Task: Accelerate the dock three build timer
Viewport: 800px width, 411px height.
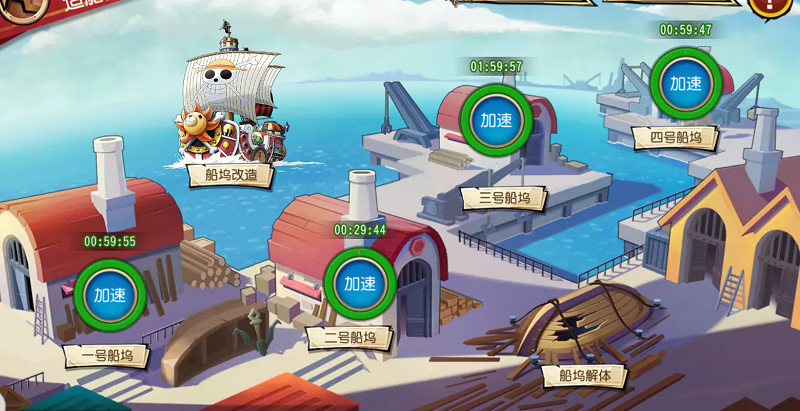Action: pyautogui.click(x=496, y=120)
